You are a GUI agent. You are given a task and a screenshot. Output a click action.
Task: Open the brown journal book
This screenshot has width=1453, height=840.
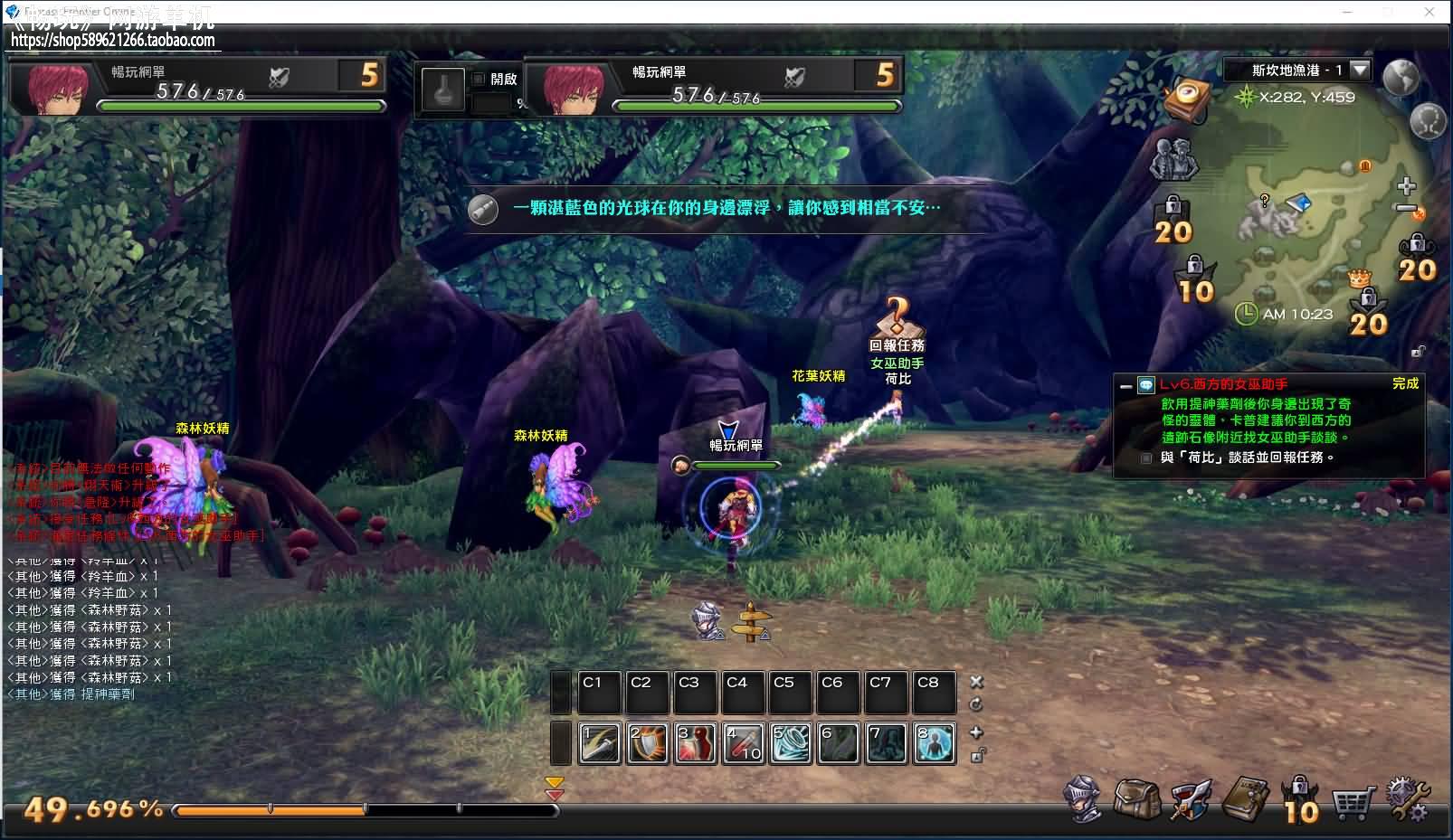click(1245, 799)
